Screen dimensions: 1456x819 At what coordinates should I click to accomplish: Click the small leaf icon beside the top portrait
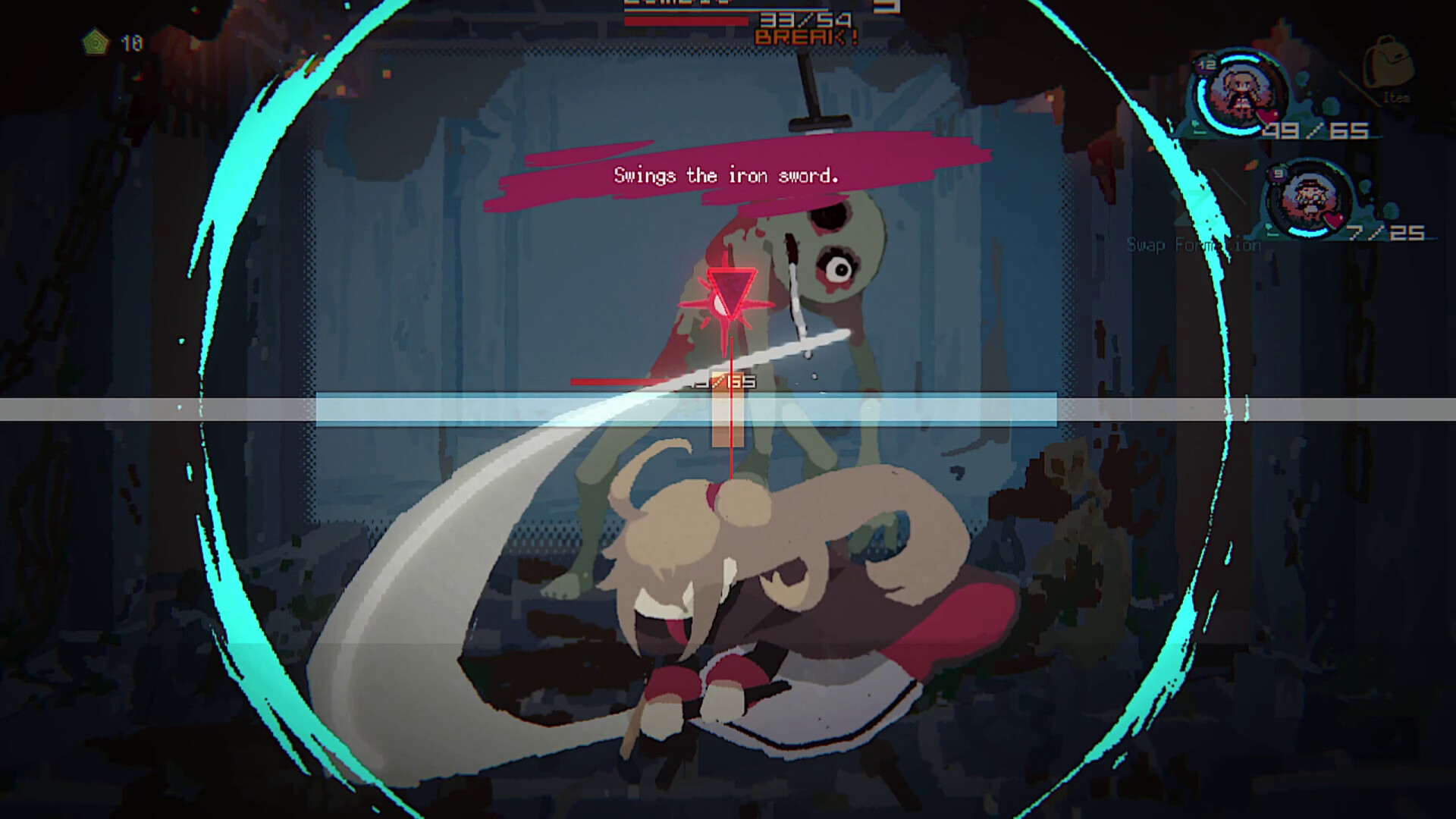tap(1196, 124)
